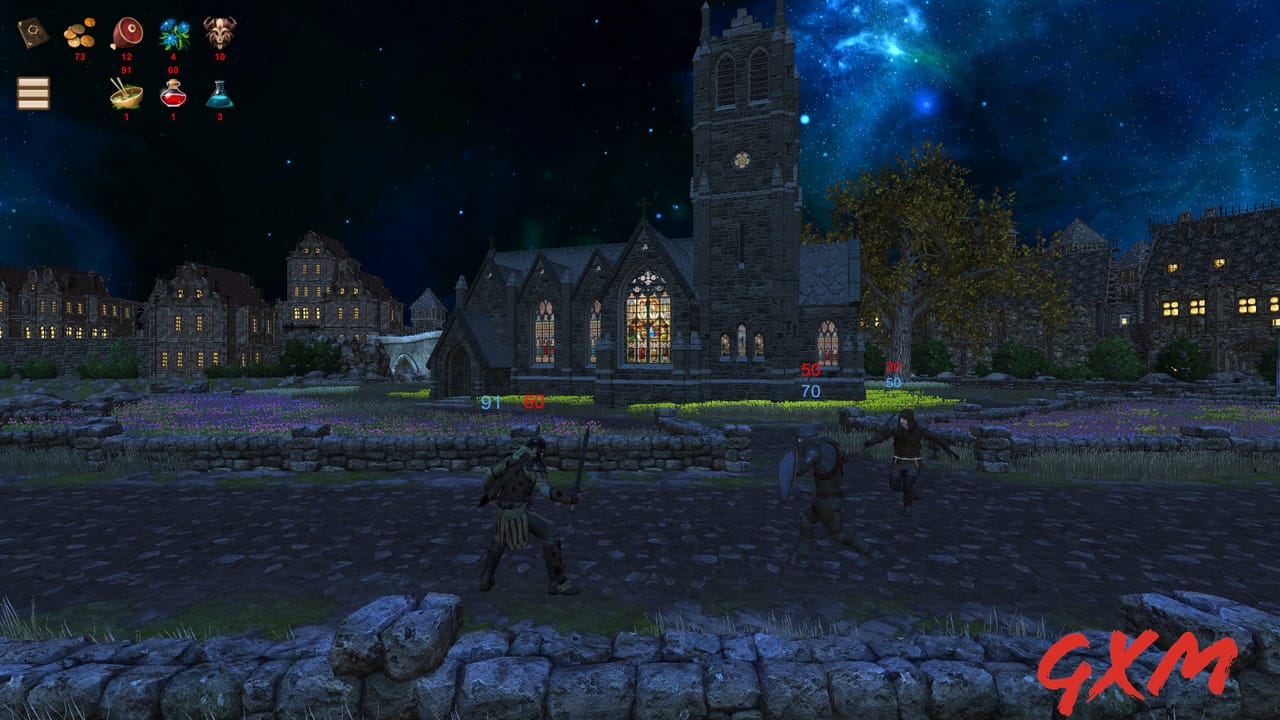Open the hamburger menu button
Viewport: 1280px width, 720px height.
coord(33,95)
